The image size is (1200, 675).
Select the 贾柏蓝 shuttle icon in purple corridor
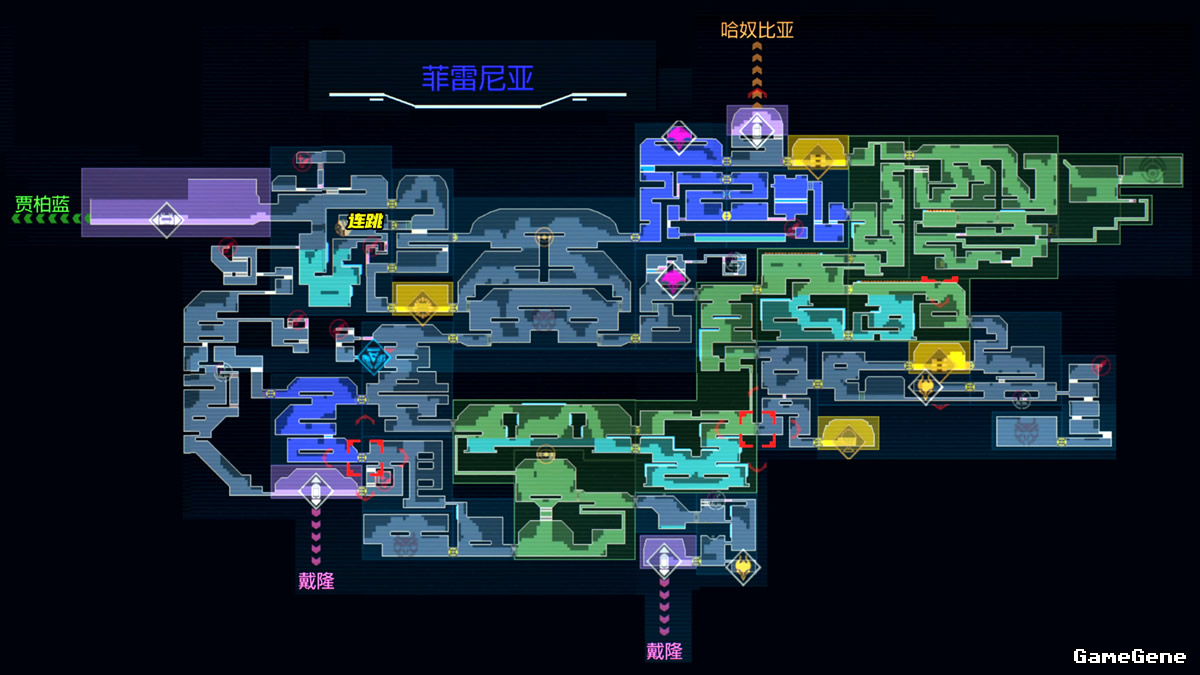coord(166,220)
